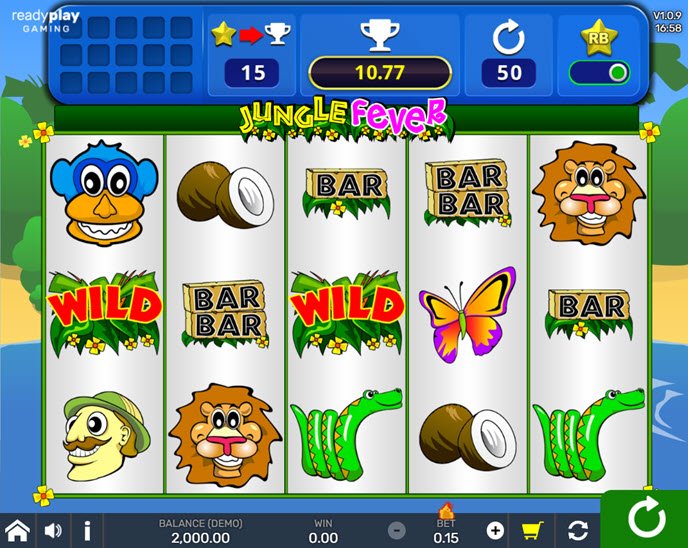Spin the reels with the green button
This screenshot has height=548, width=688.
point(645,519)
